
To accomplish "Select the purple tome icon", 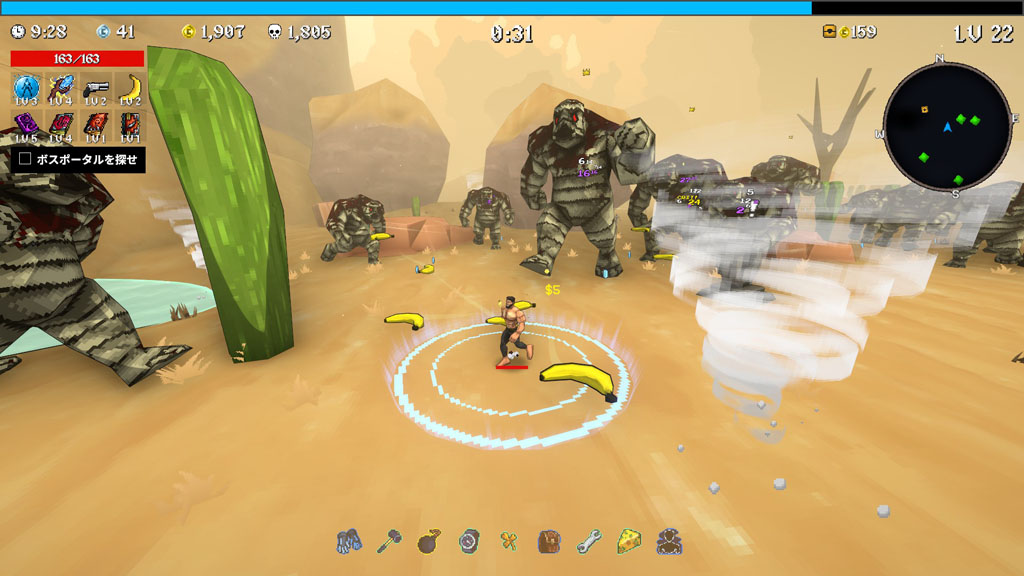I will pyautogui.click(x=26, y=127).
